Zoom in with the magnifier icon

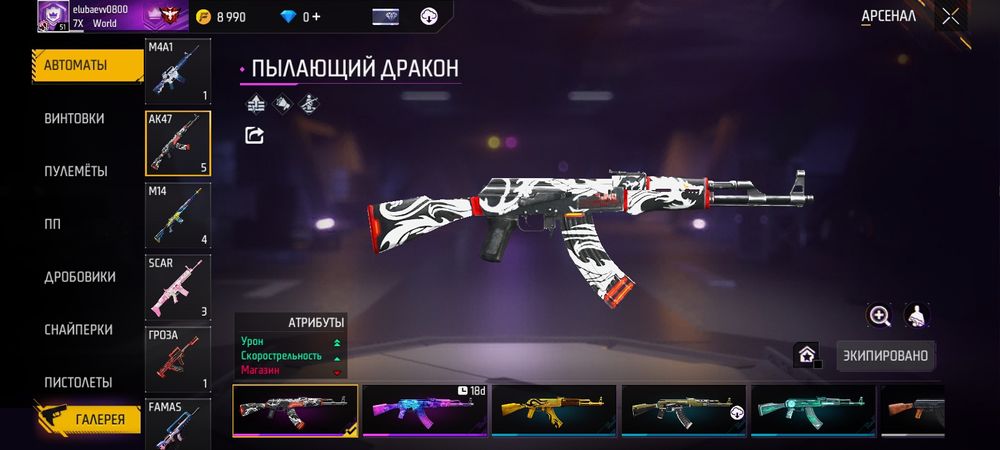879,316
